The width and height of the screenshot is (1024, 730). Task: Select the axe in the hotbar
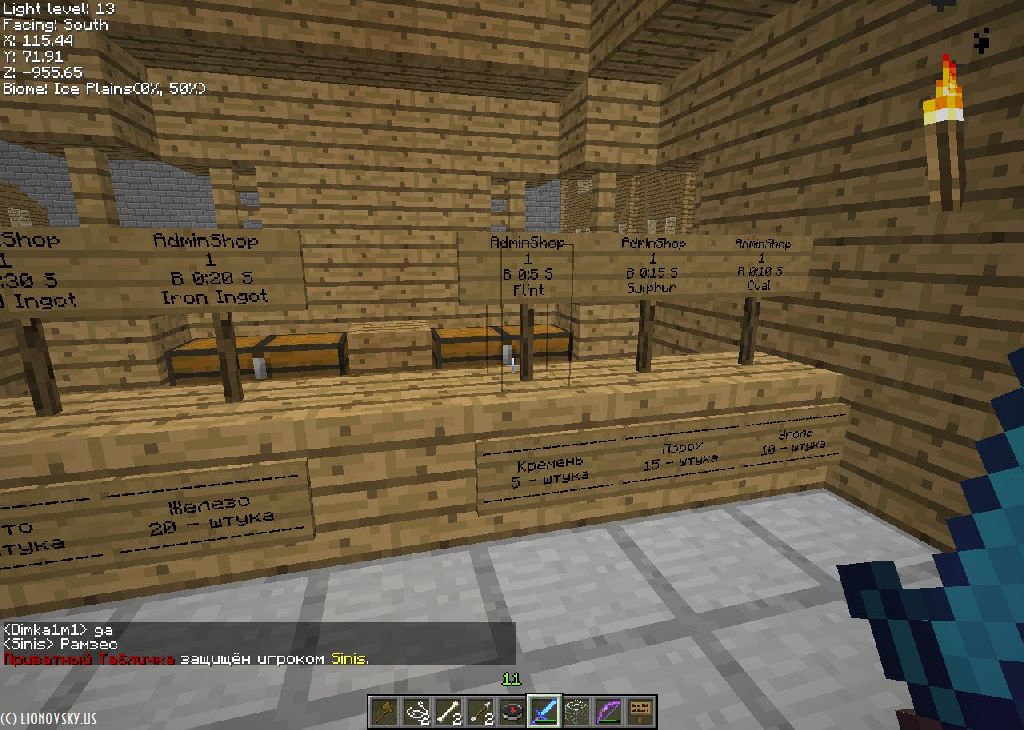384,712
